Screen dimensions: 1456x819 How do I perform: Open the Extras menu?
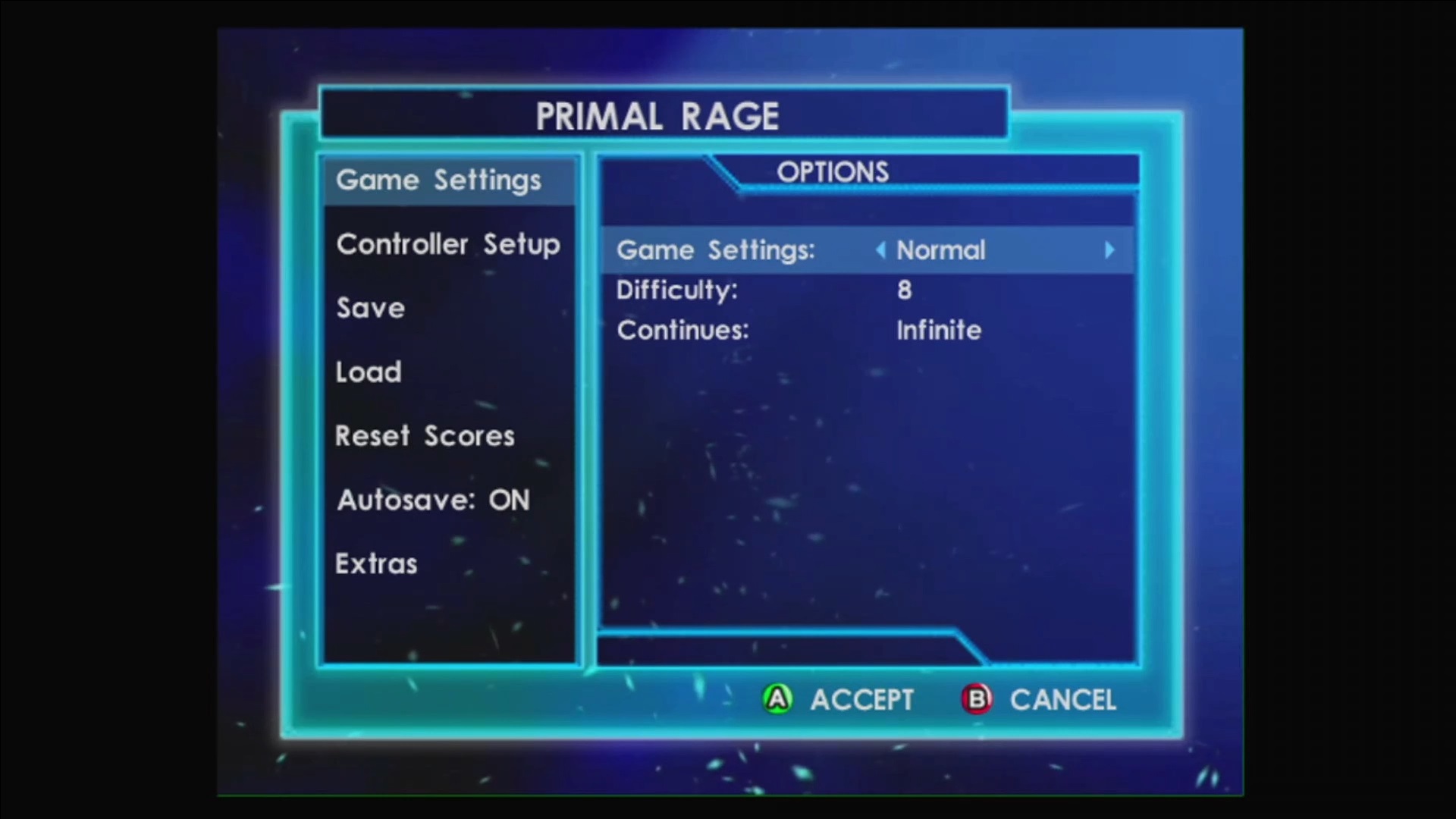coord(376,563)
